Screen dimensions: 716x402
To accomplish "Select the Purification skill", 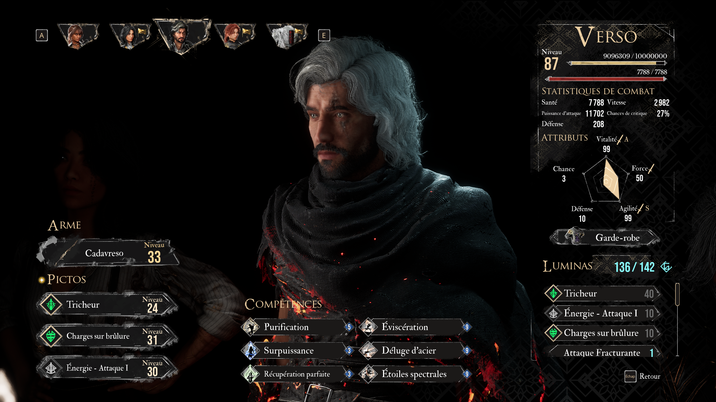I will (x=292, y=327).
